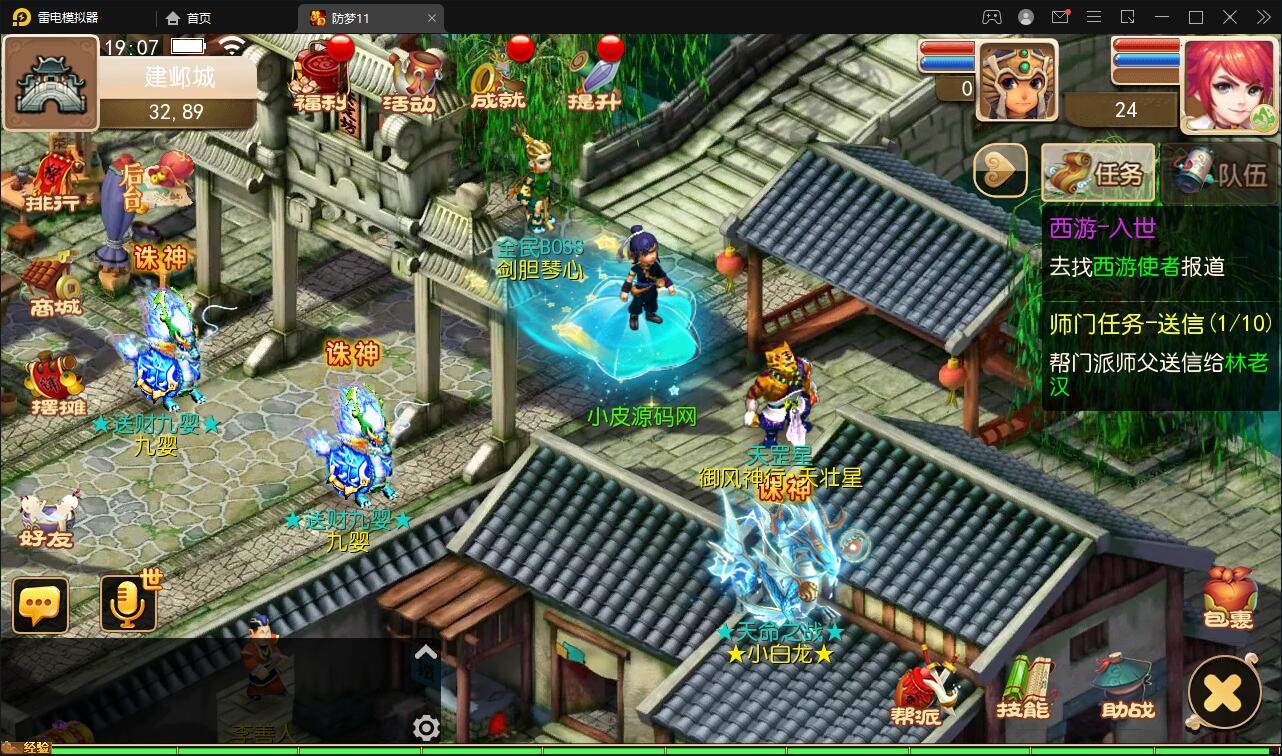
Task: Expand the emulator toolbar overflow arrows
Action: [x=1265, y=17]
